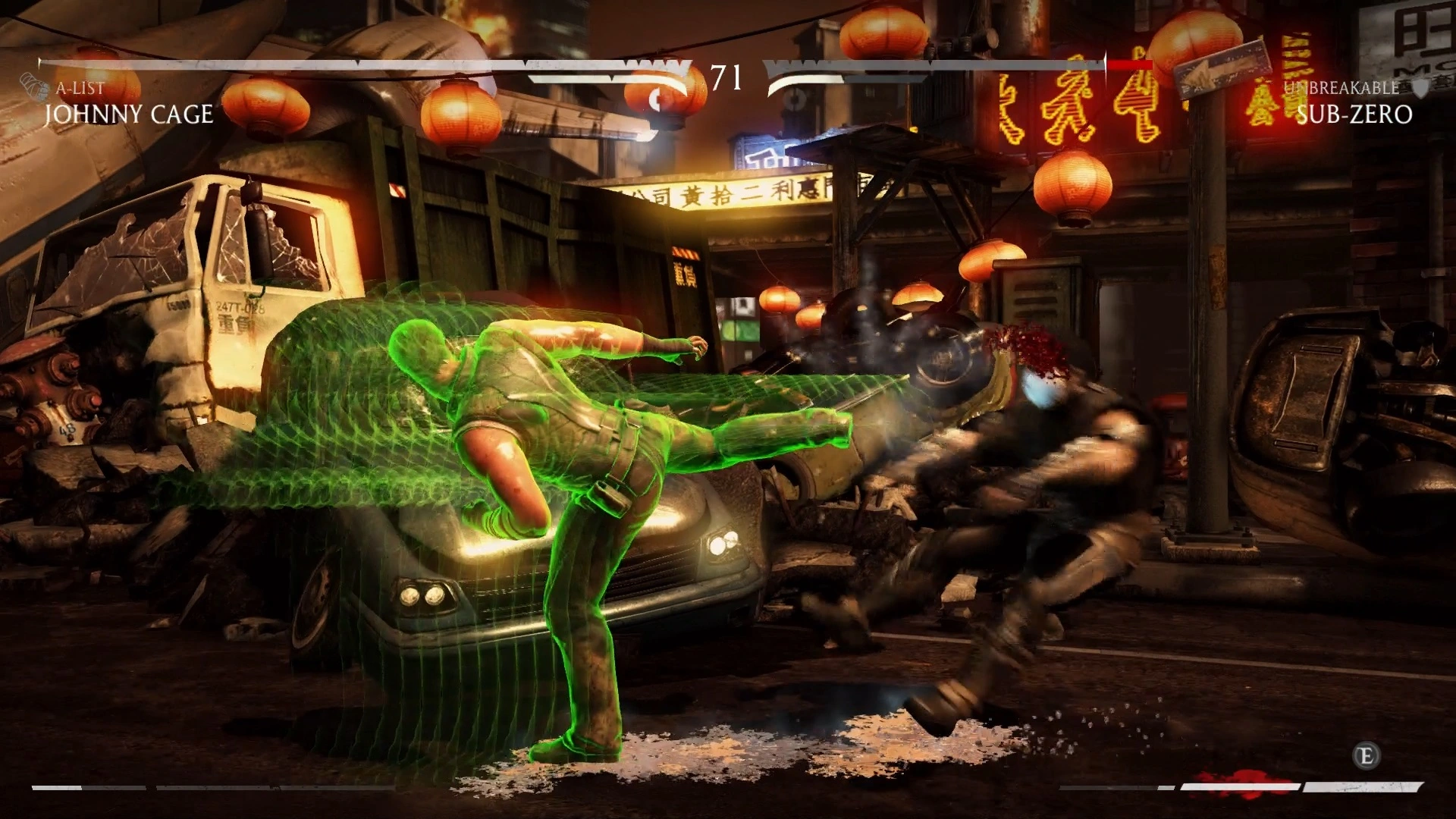Expand the round timer display showing 71
Screen dimensions: 1456x819
pos(726,74)
